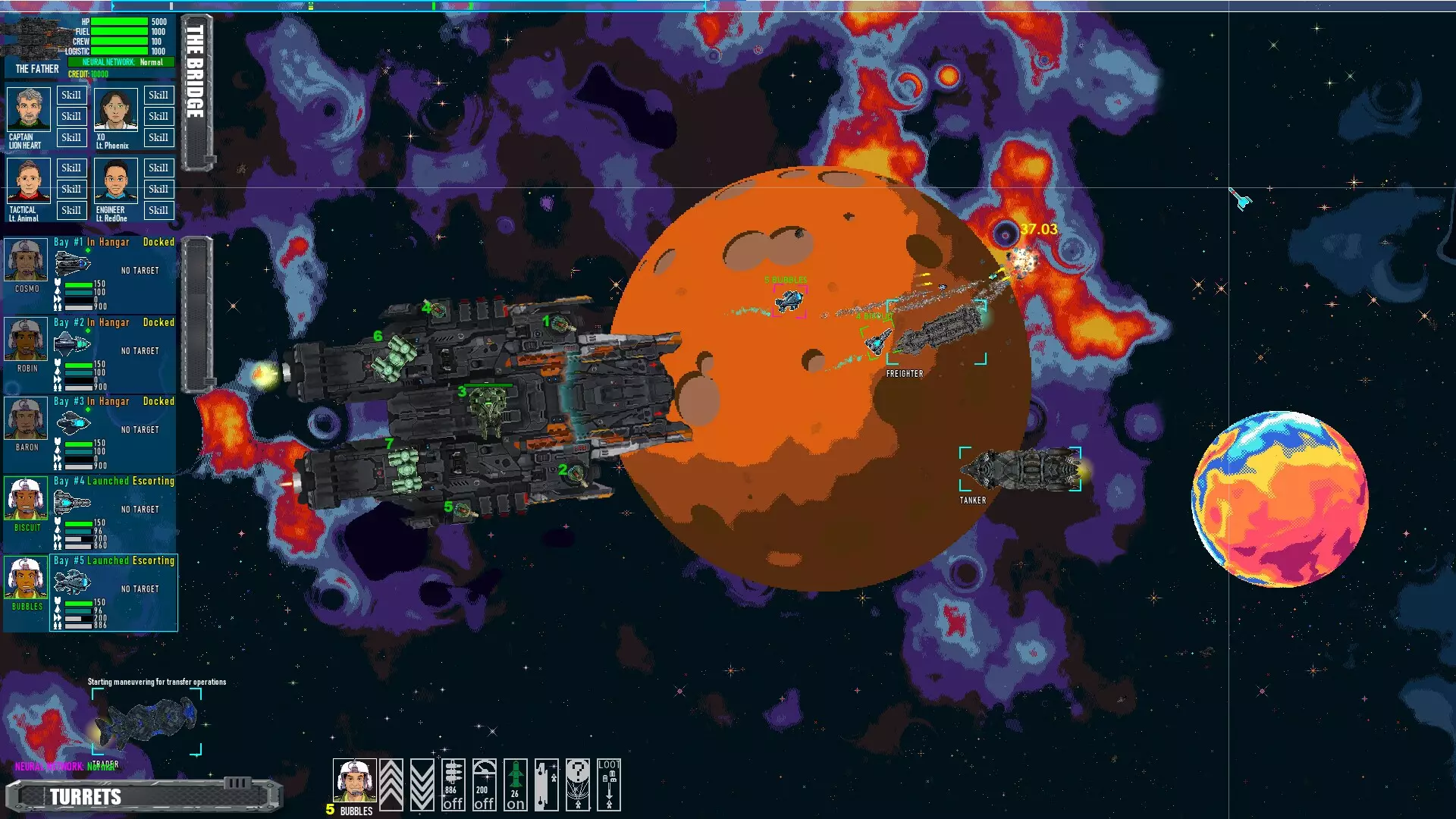The width and height of the screenshot is (1456, 819).
Task: Select Bubbles' Bay #5 fighter panel
Action: pos(114,593)
